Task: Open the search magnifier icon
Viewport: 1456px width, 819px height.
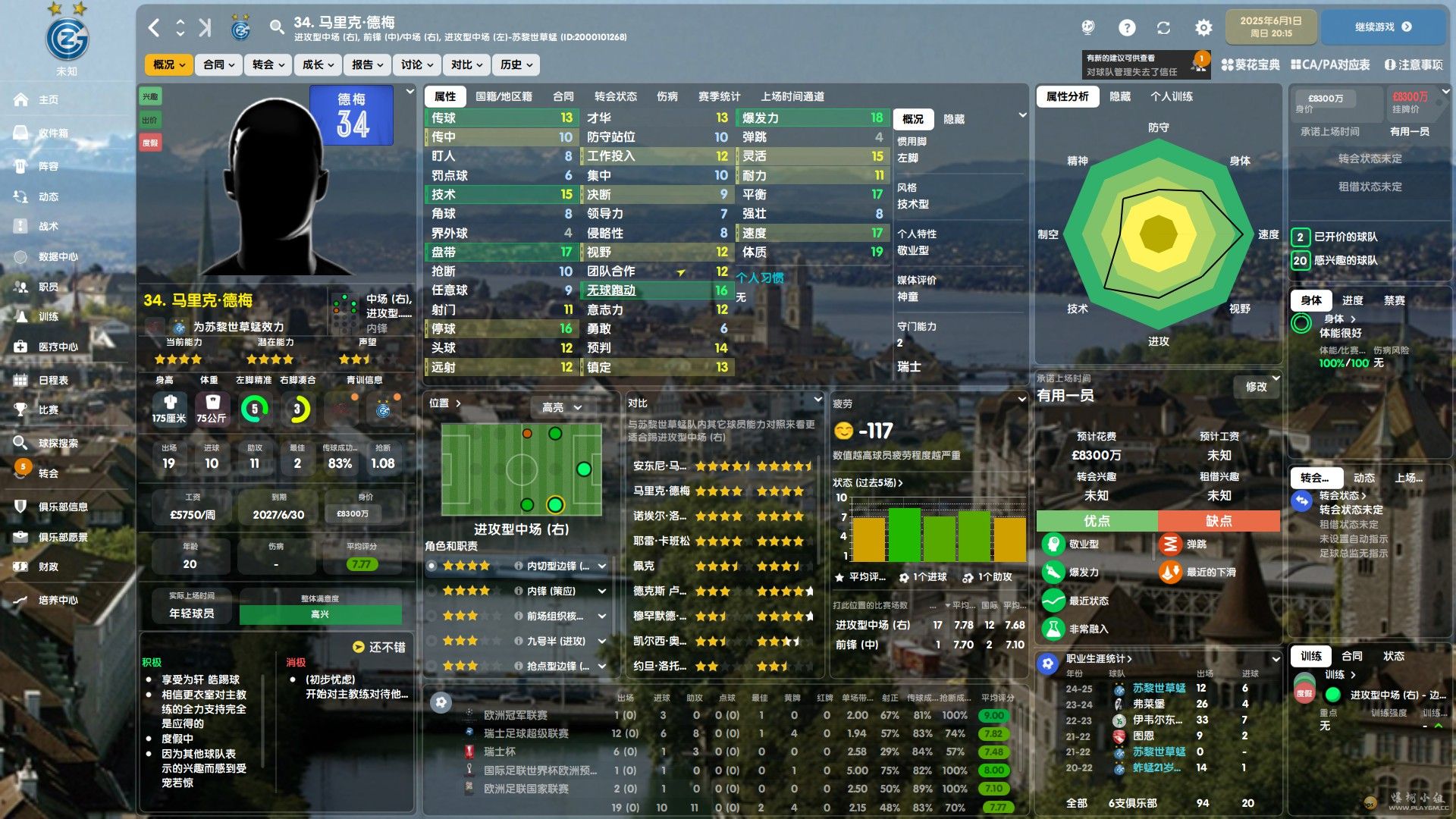Action: click(276, 28)
